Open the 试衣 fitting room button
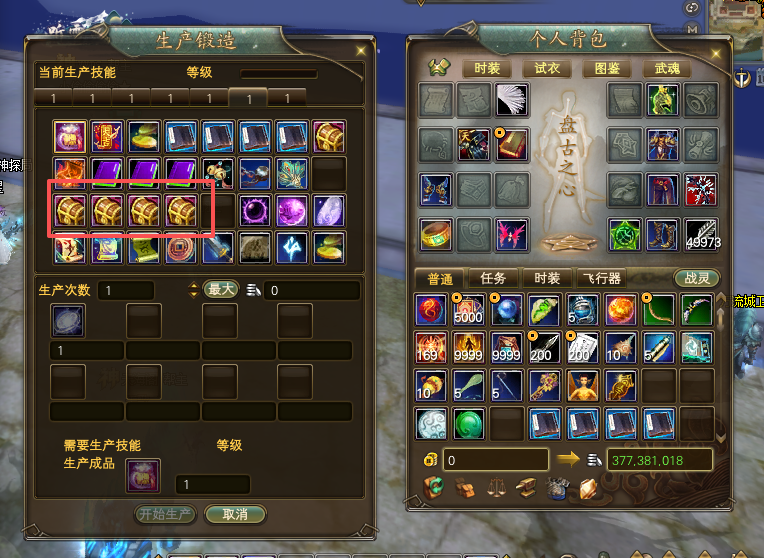The height and width of the screenshot is (558, 764). 547,69
